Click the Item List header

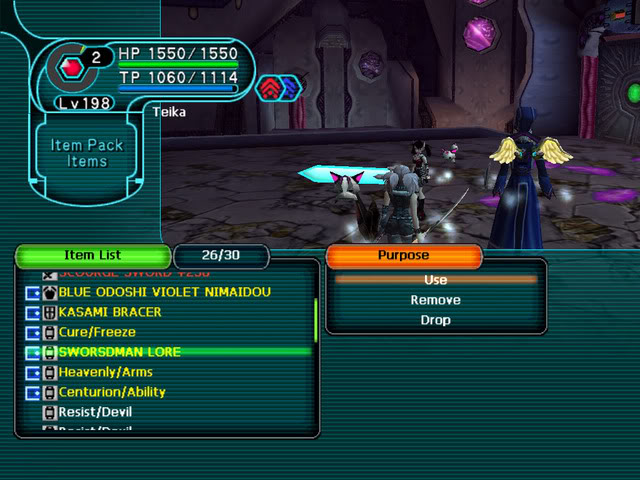tap(92, 256)
